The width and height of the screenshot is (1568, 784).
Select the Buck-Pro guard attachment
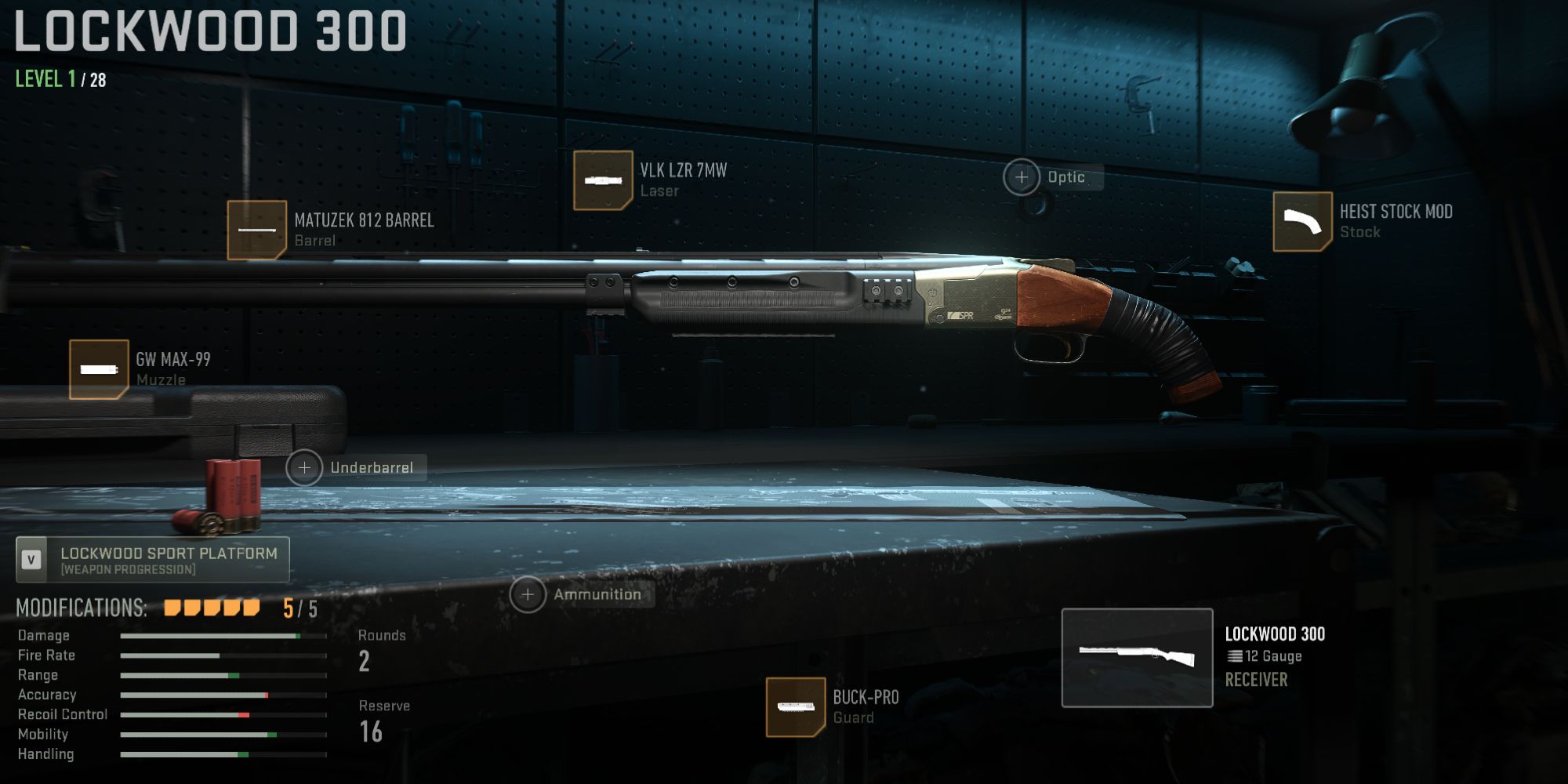click(x=794, y=705)
